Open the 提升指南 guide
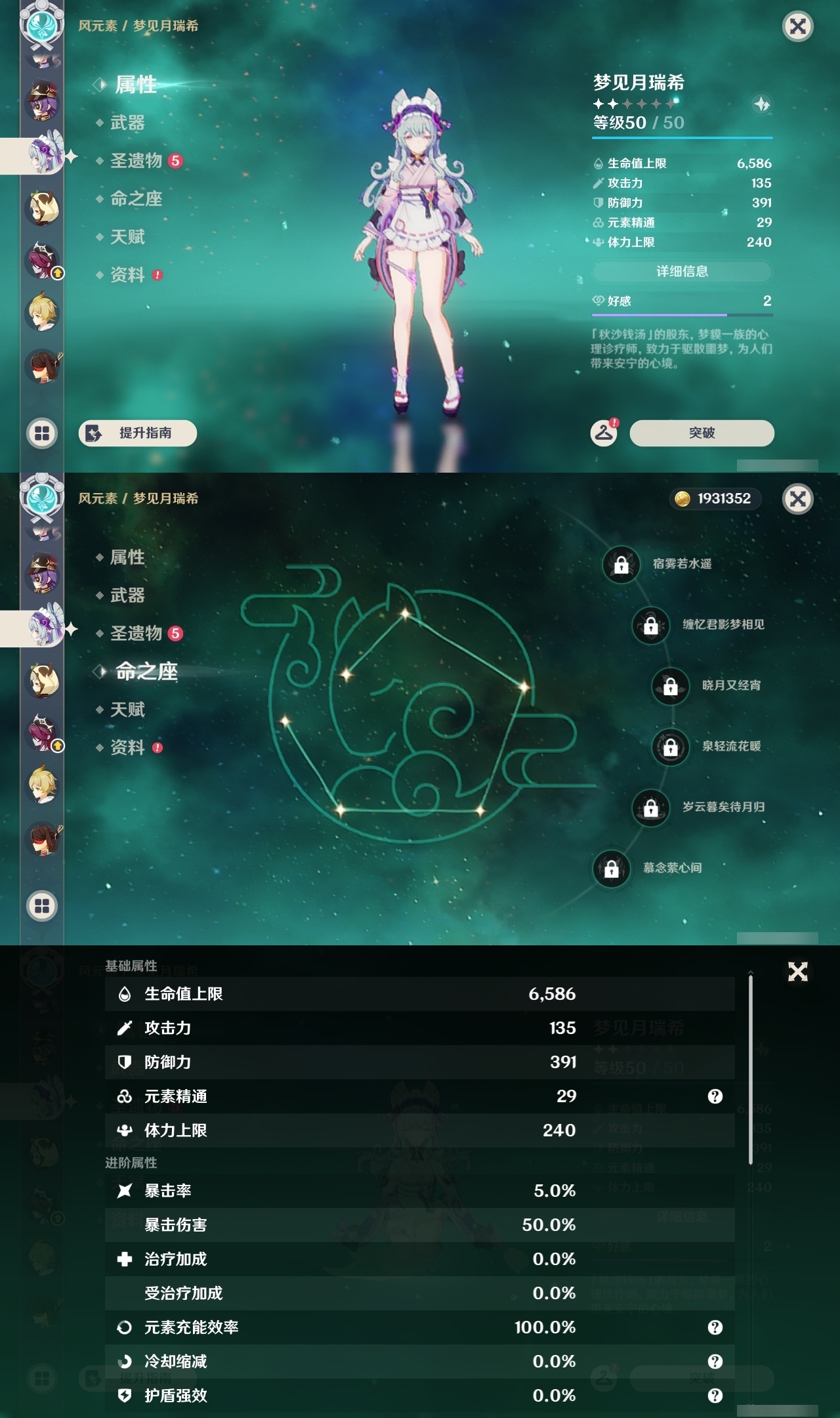The width and height of the screenshot is (840, 1418). pos(139,433)
